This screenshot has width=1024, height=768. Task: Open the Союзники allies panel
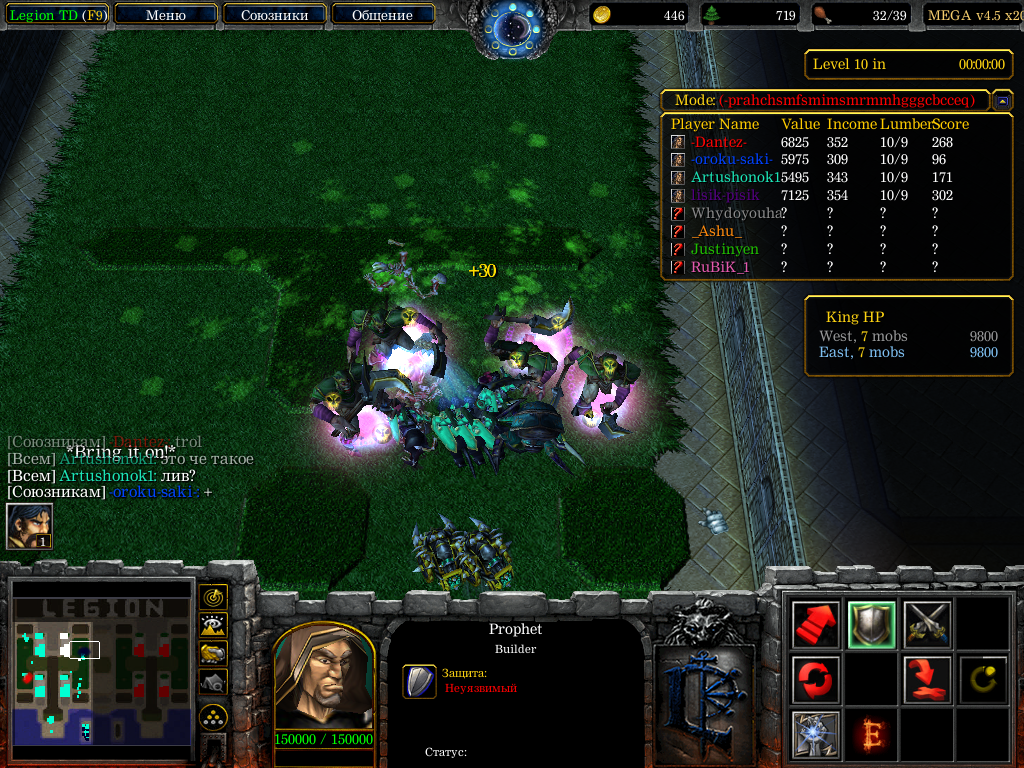tap(274, 15)
